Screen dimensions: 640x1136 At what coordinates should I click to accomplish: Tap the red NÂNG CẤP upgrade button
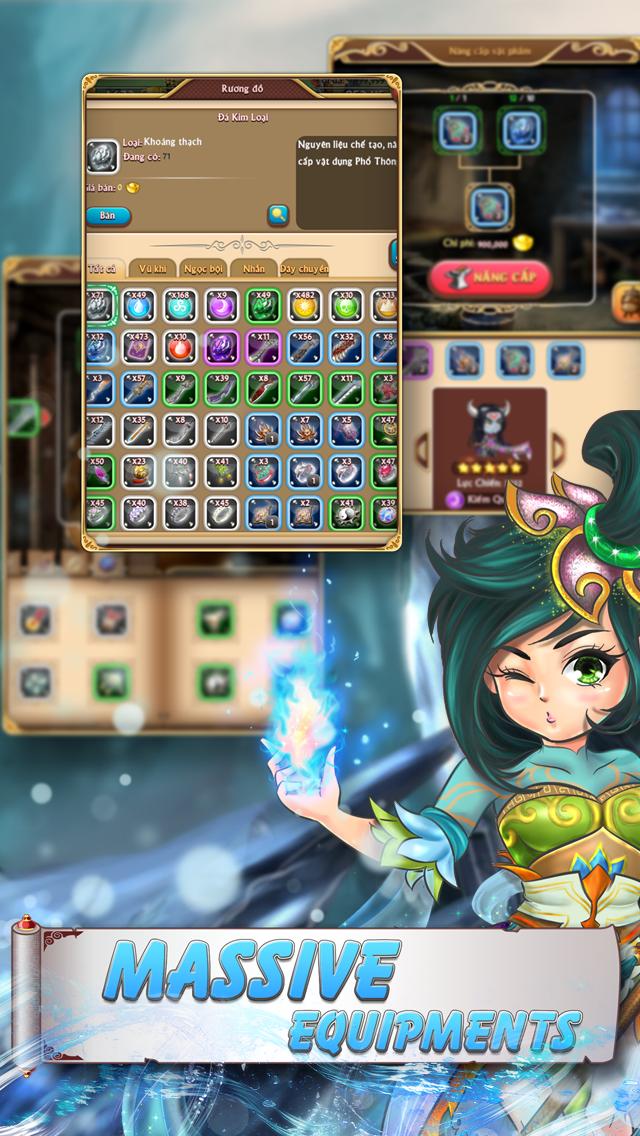point(490,276)
